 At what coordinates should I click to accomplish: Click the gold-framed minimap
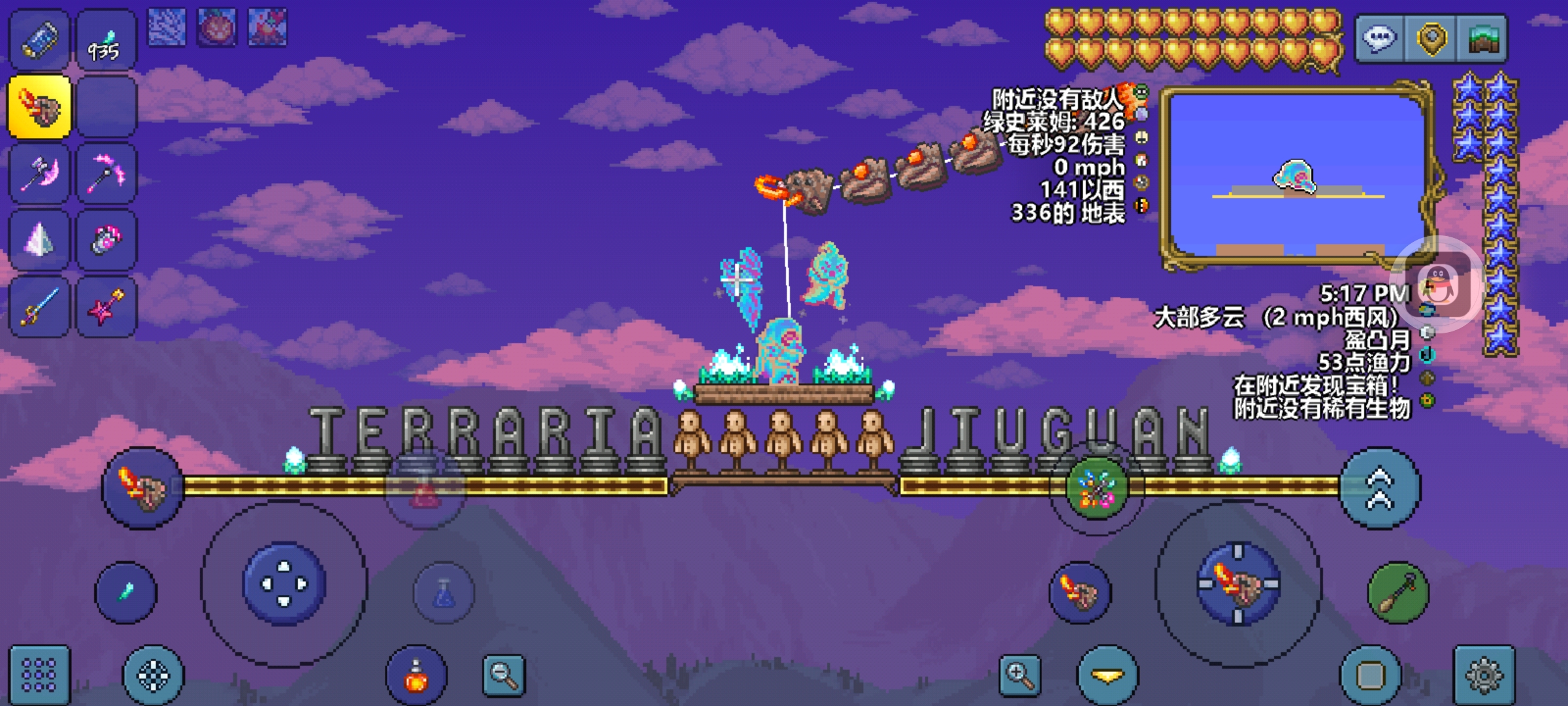point(1296,176)
